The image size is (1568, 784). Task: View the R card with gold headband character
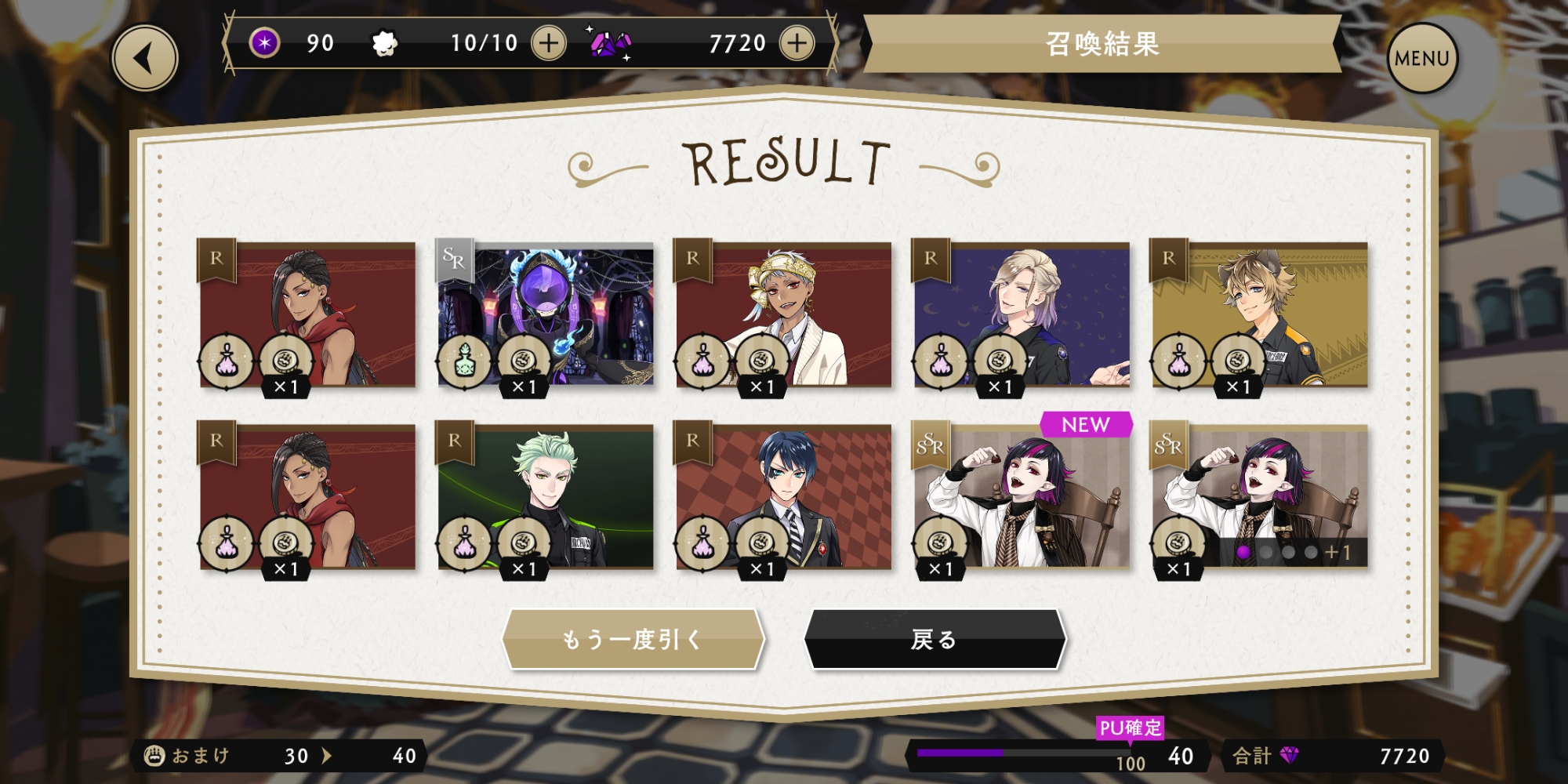pos(783,315)
